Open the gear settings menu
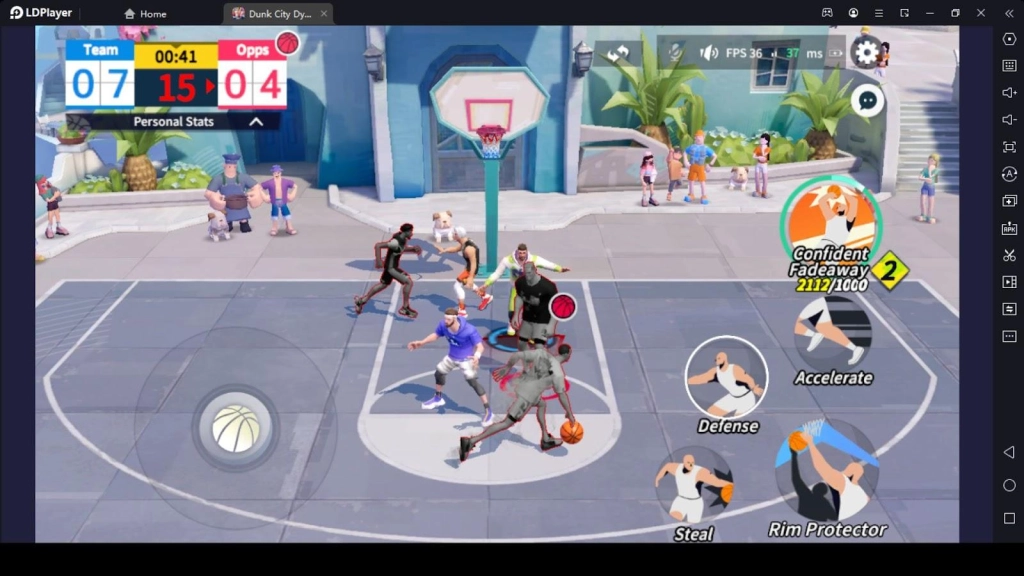Viewport: 1024px width, 576px height. pyautogui.click(x=866, y=52)
